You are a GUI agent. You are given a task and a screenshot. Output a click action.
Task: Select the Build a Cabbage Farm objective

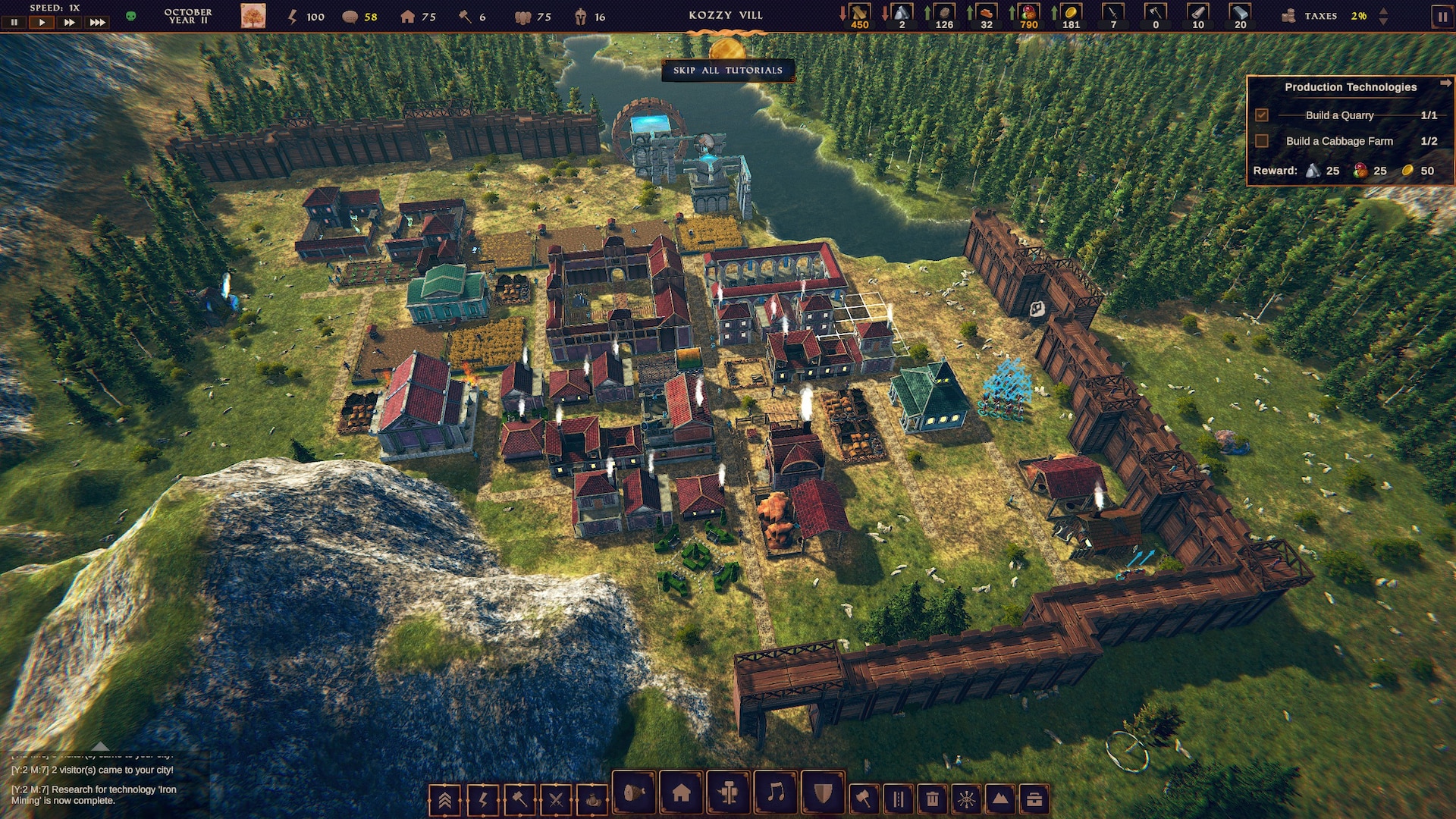tap(1338, 141)
